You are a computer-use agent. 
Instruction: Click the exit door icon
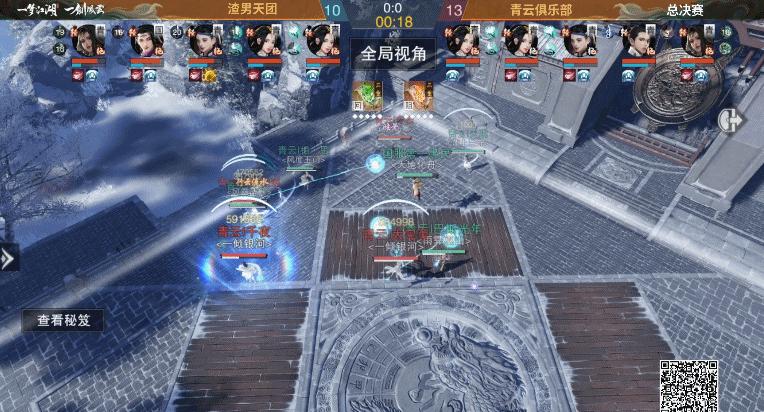pyautogui.click(x=731, y=119)
